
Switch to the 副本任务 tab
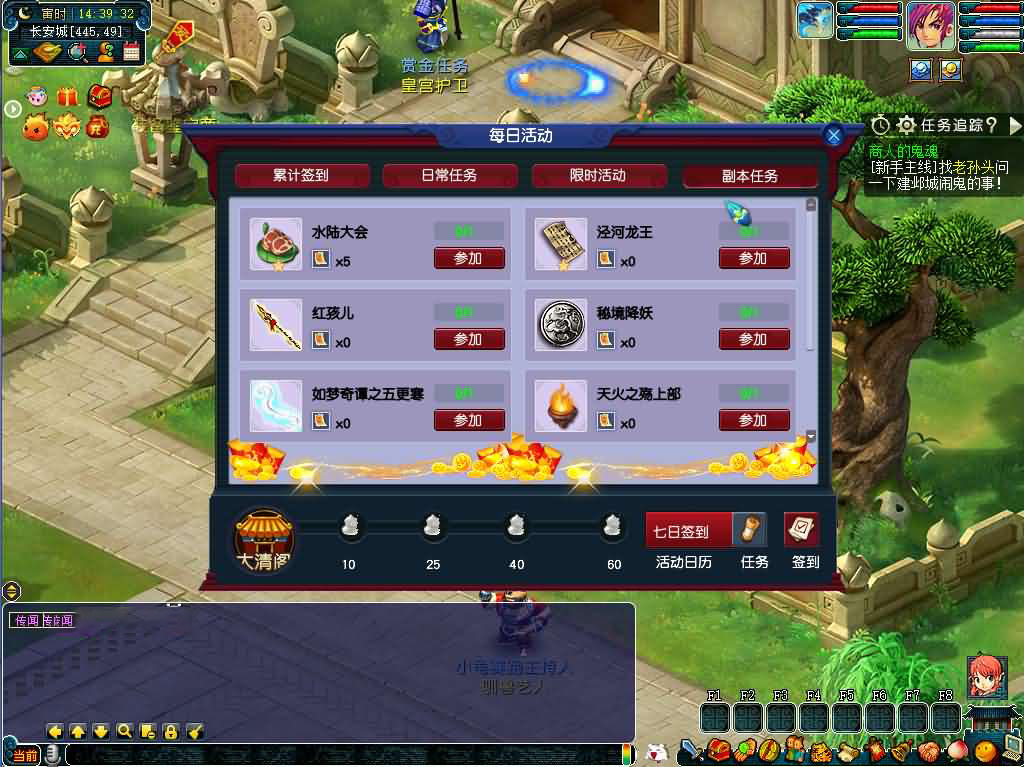coord(750,176)
